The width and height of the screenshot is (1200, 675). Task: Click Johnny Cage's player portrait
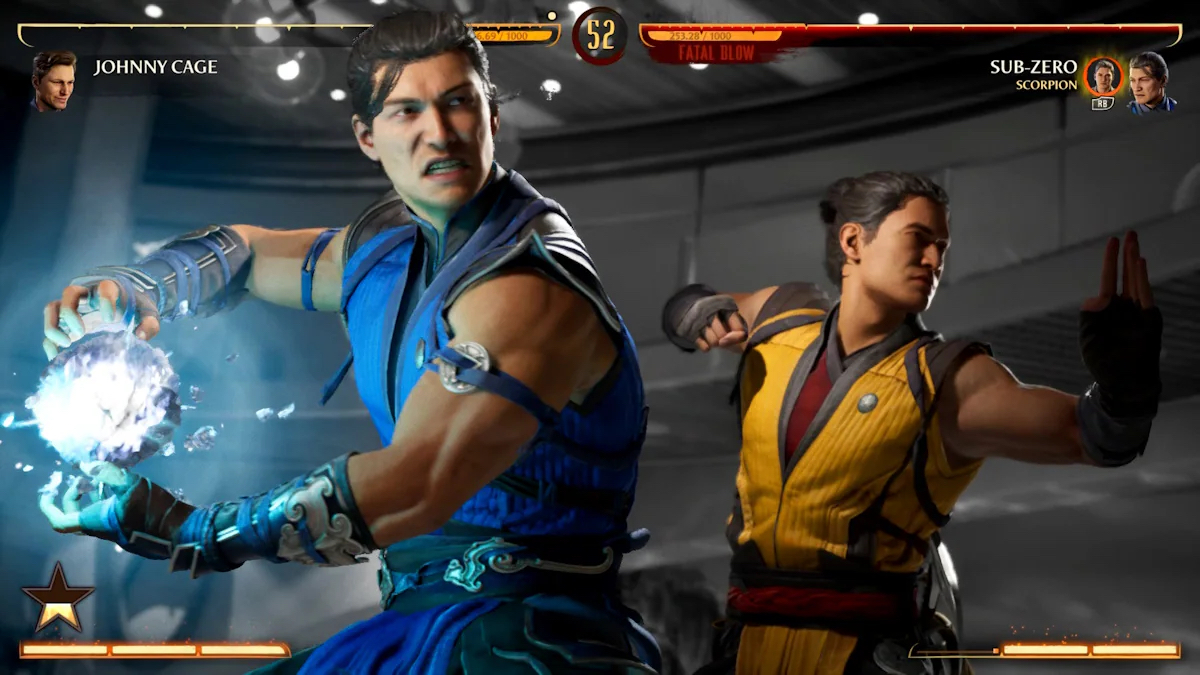tap(53, 80)
